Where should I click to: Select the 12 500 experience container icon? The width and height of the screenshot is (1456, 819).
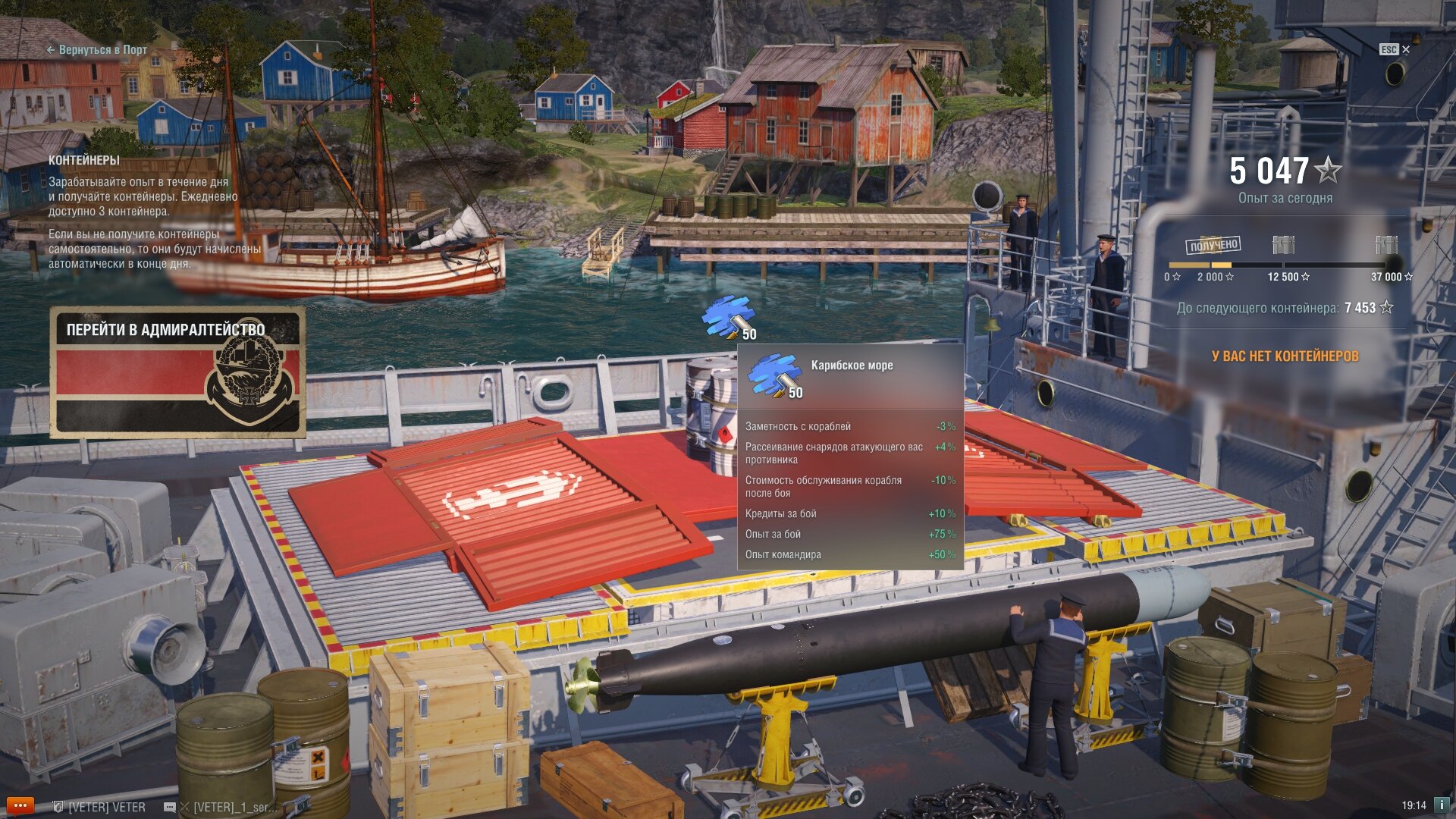(1283, 245)
